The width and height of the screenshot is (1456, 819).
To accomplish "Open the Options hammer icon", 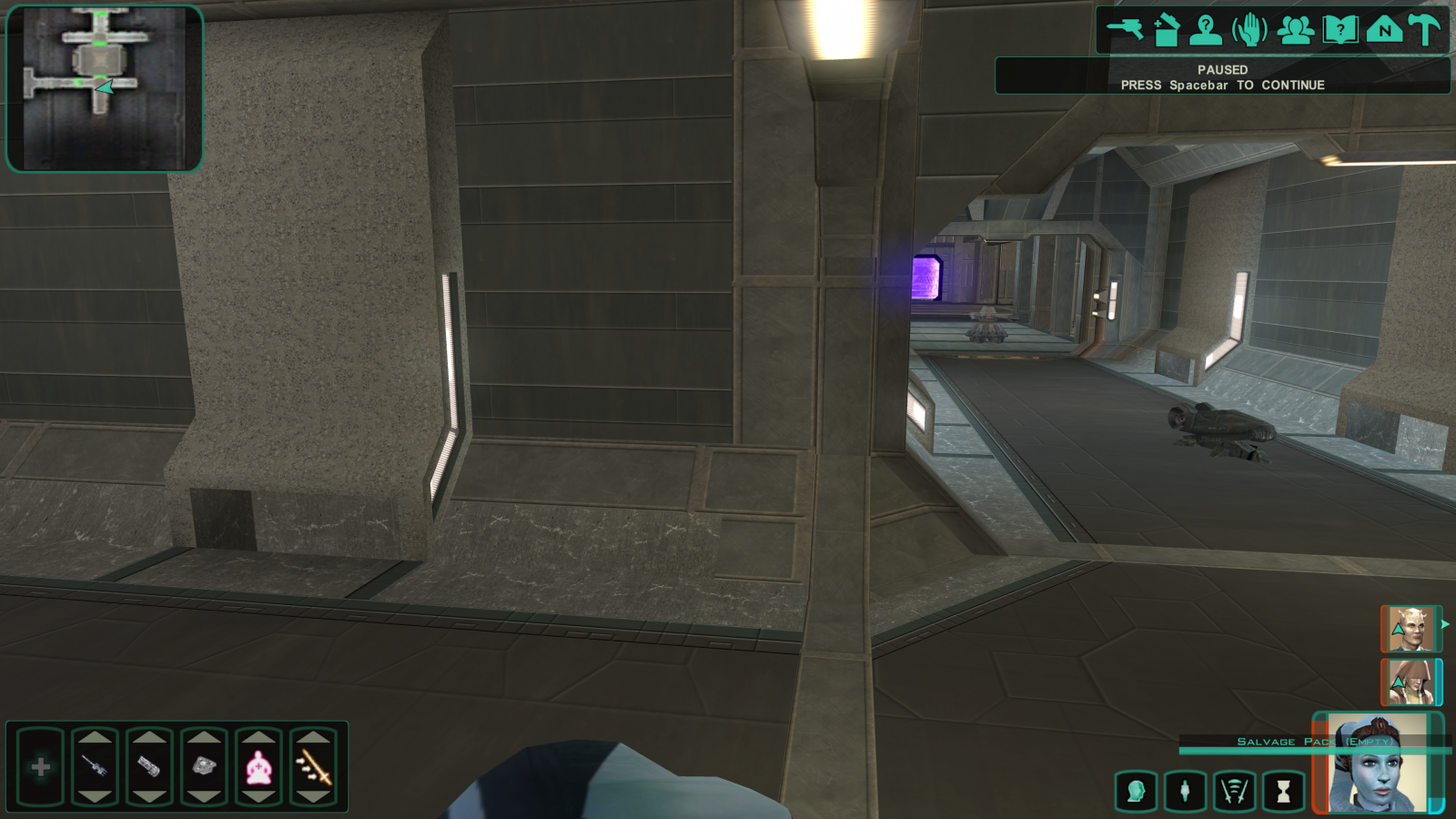I will tap(1426, 30).
